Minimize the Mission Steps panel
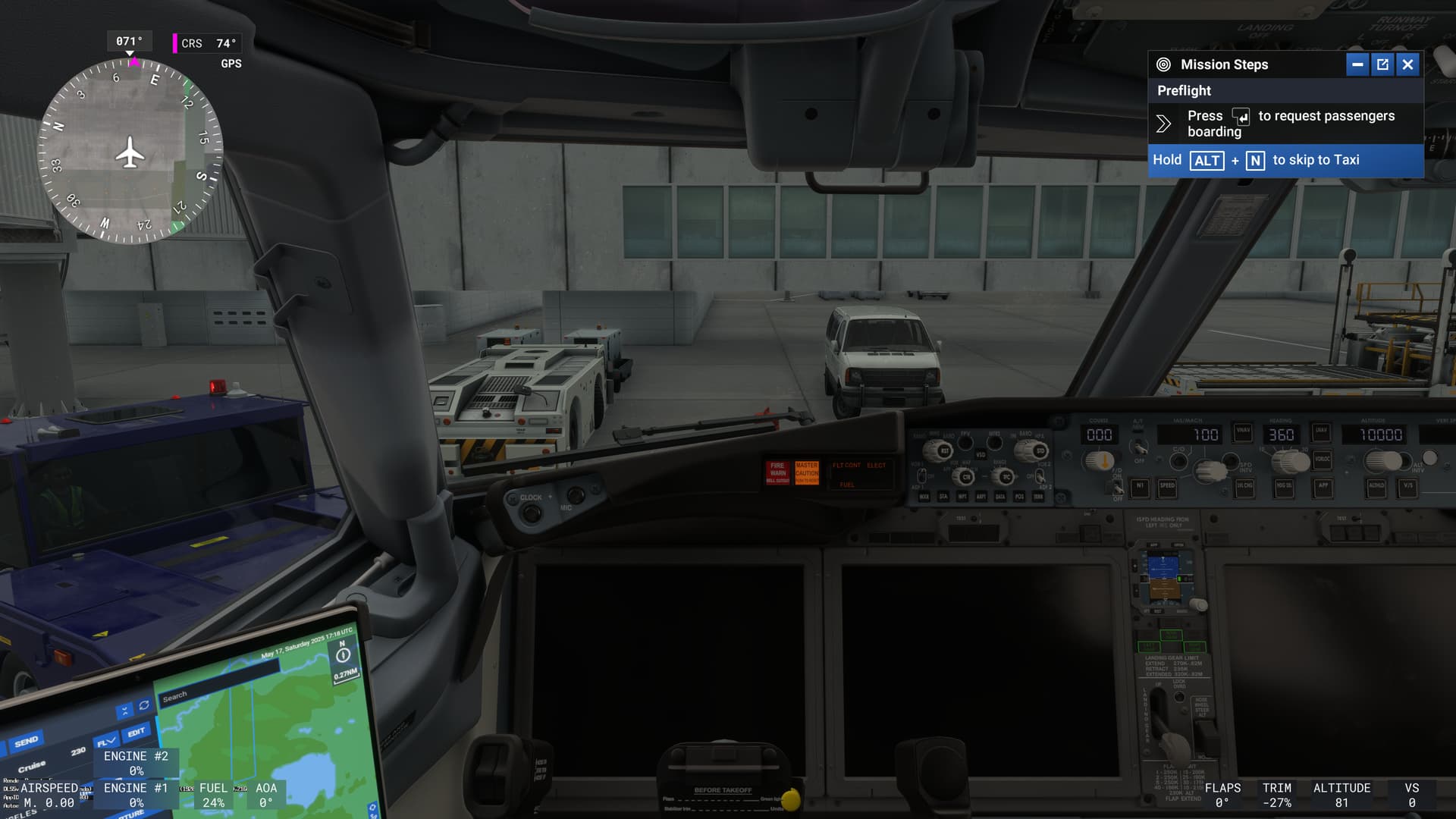1456x819 pixels. coord(1357,64)
